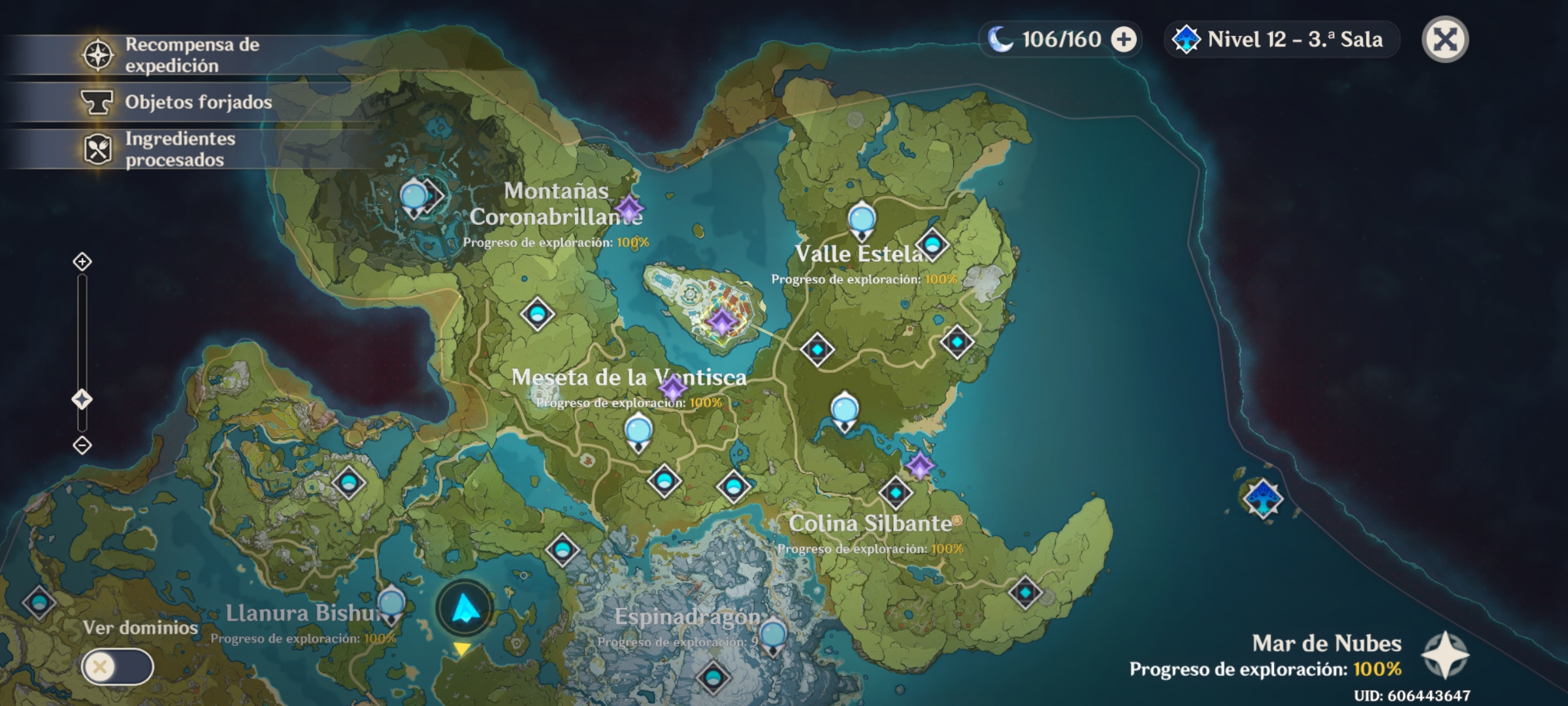
Task: Open the Nivel 12 – 3.ª Sala domain selector
Action: [x=1281, y=41]
